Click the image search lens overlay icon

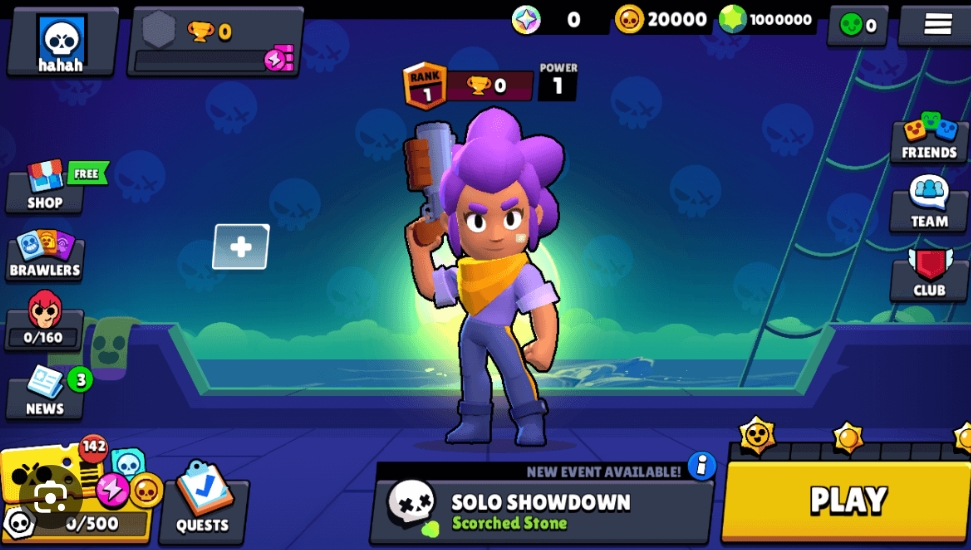click(x=50, y=498)
